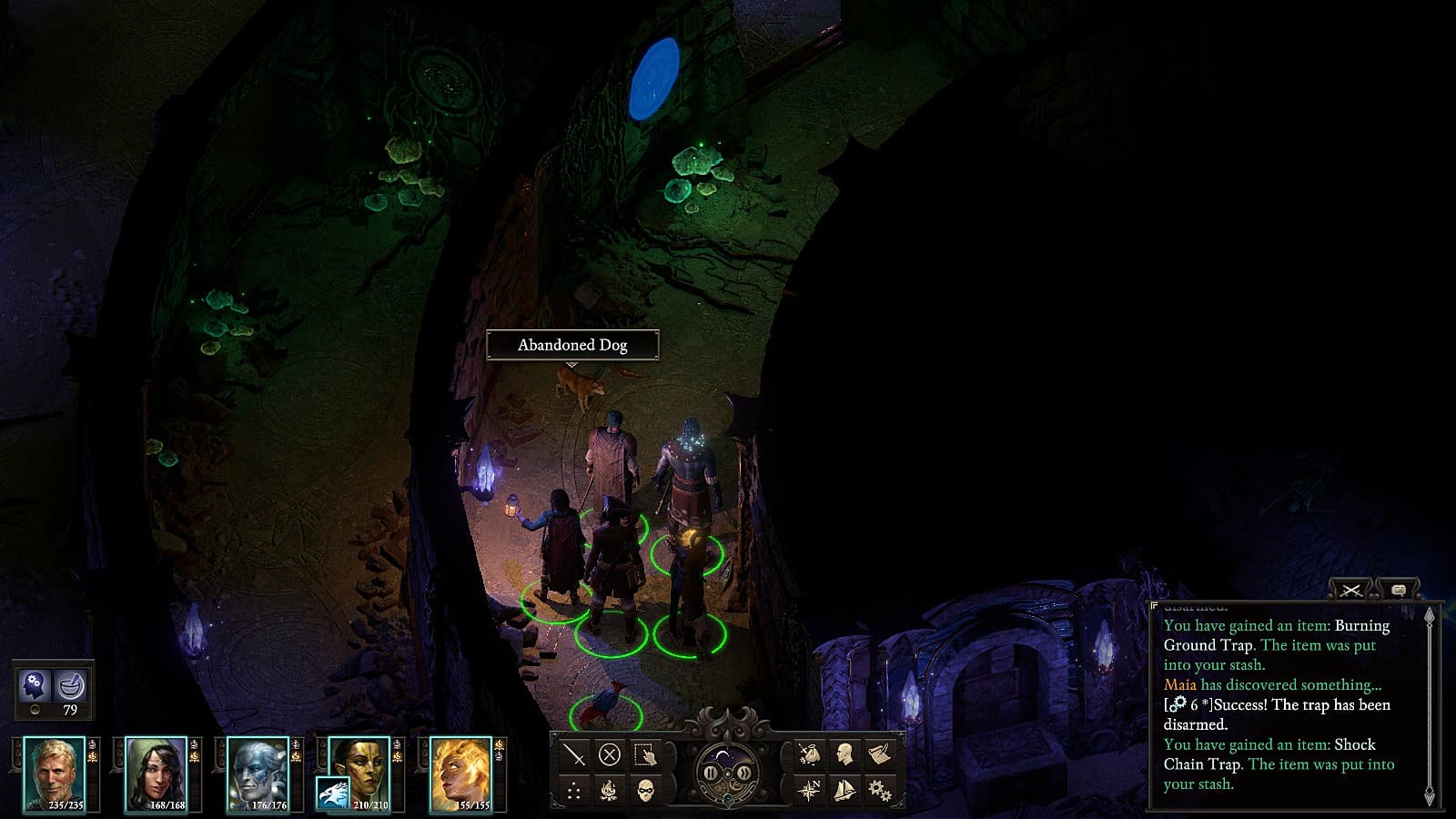Open the inventory via the loot bag icon
The width and height of the screenshot is (1456, 819).
click(809, 754)
